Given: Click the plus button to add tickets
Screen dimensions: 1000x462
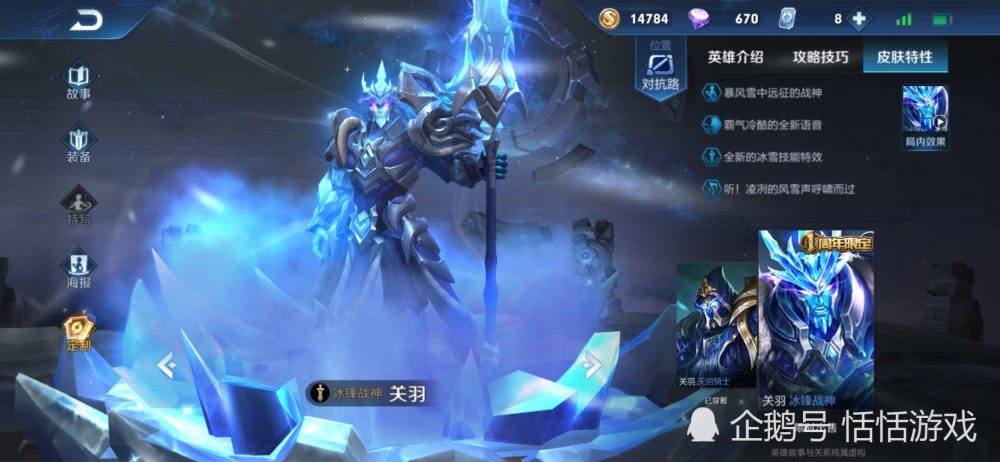Looking at the screenshot, I should click(x=858, y=18).
